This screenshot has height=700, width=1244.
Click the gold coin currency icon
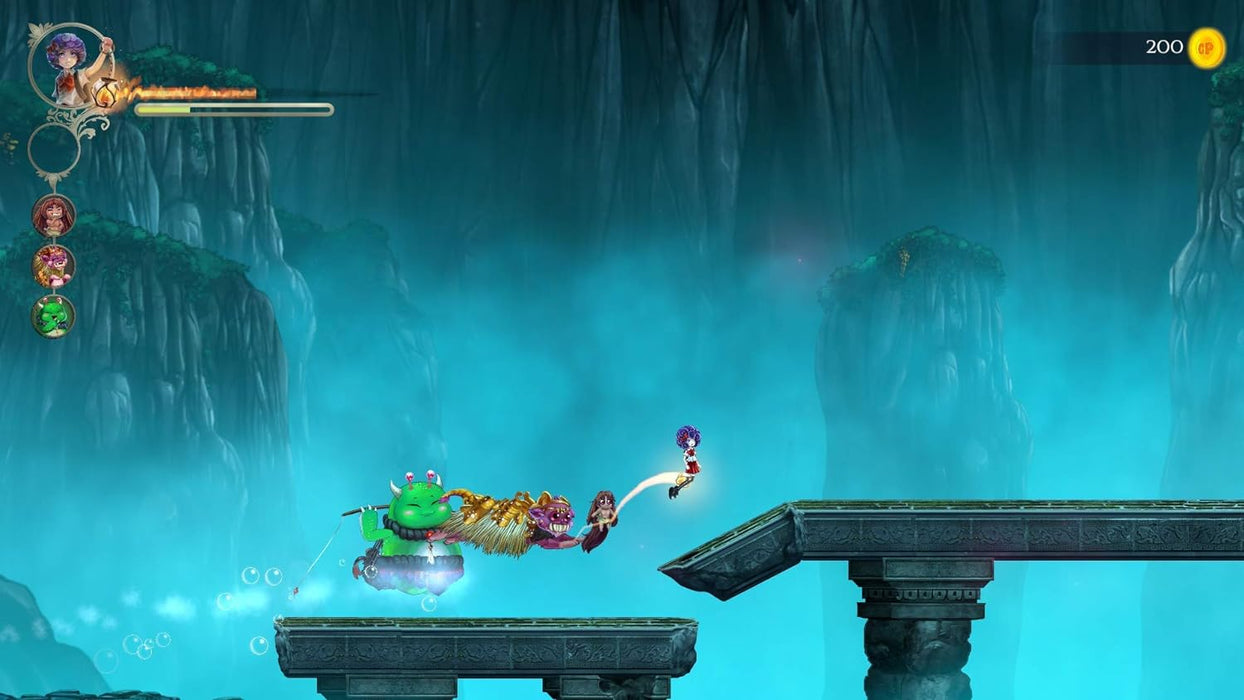1206,48
